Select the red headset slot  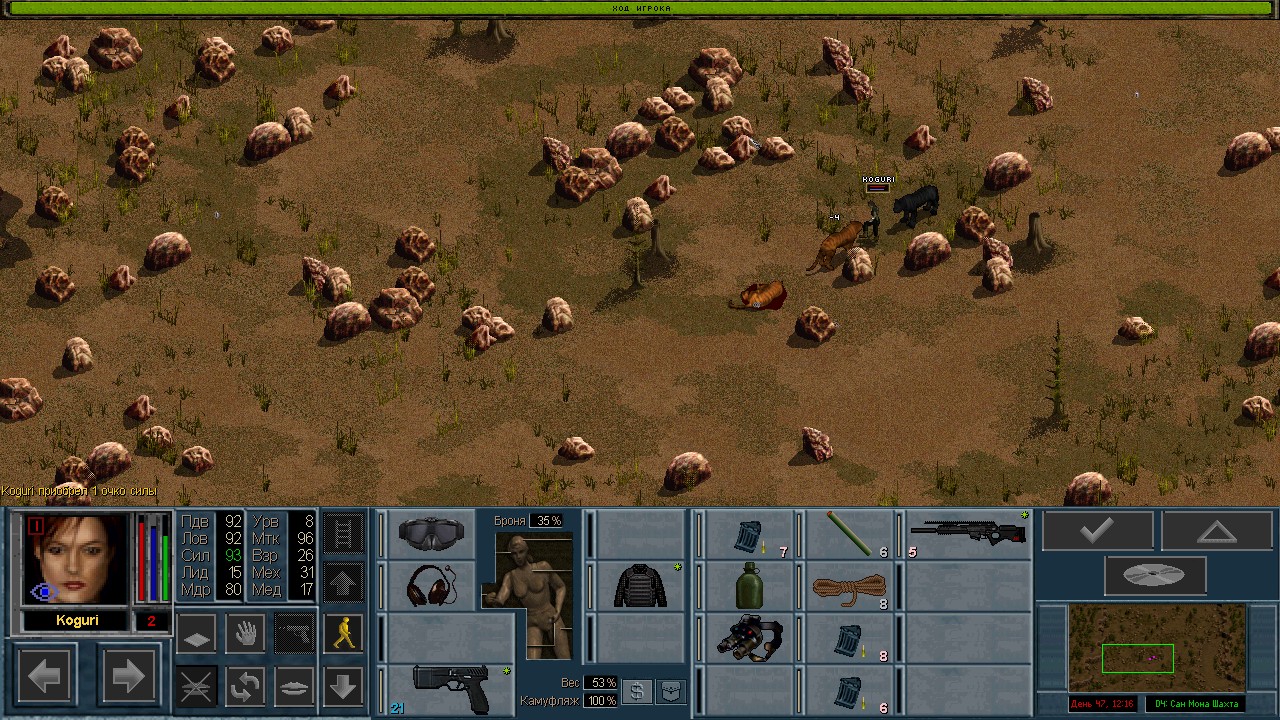pos(431,585)
